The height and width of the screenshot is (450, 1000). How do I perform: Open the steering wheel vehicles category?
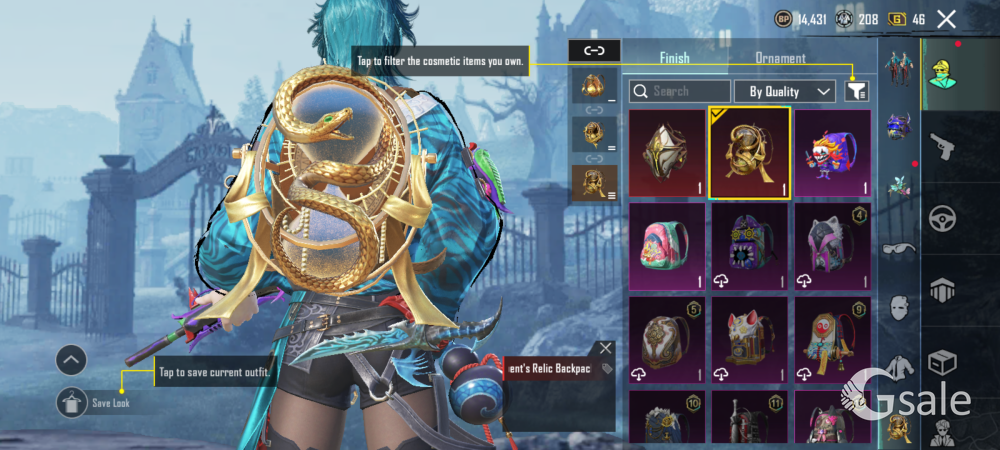pos(943,218)
